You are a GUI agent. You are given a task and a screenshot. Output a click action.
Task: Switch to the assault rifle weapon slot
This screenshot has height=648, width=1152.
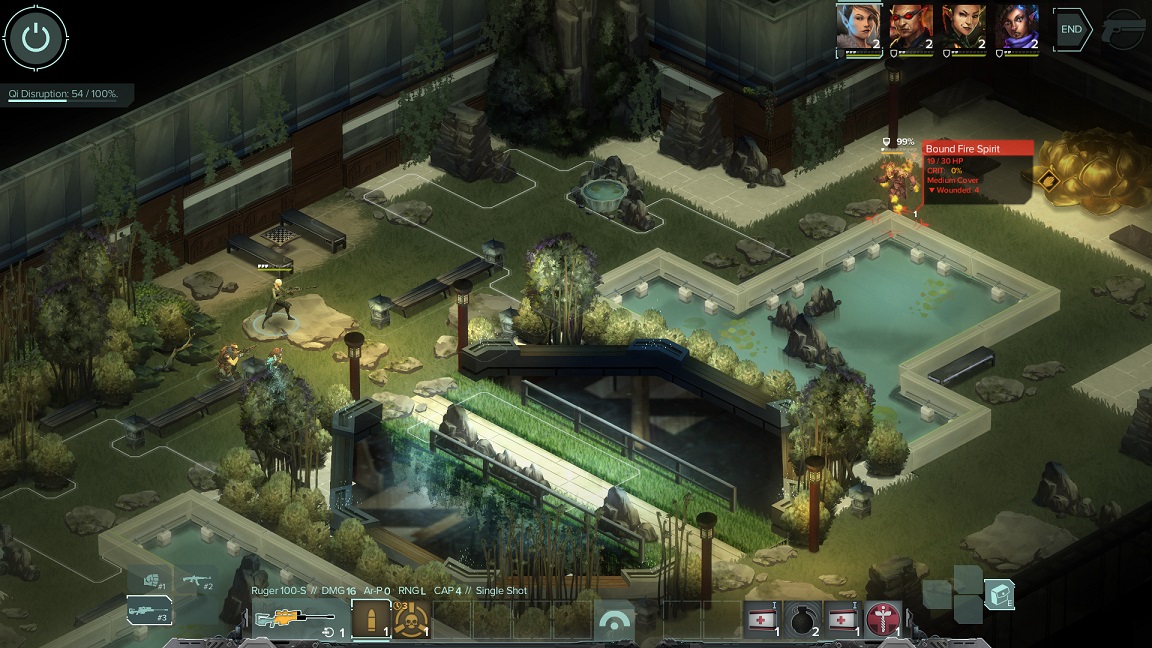[197, 580]
